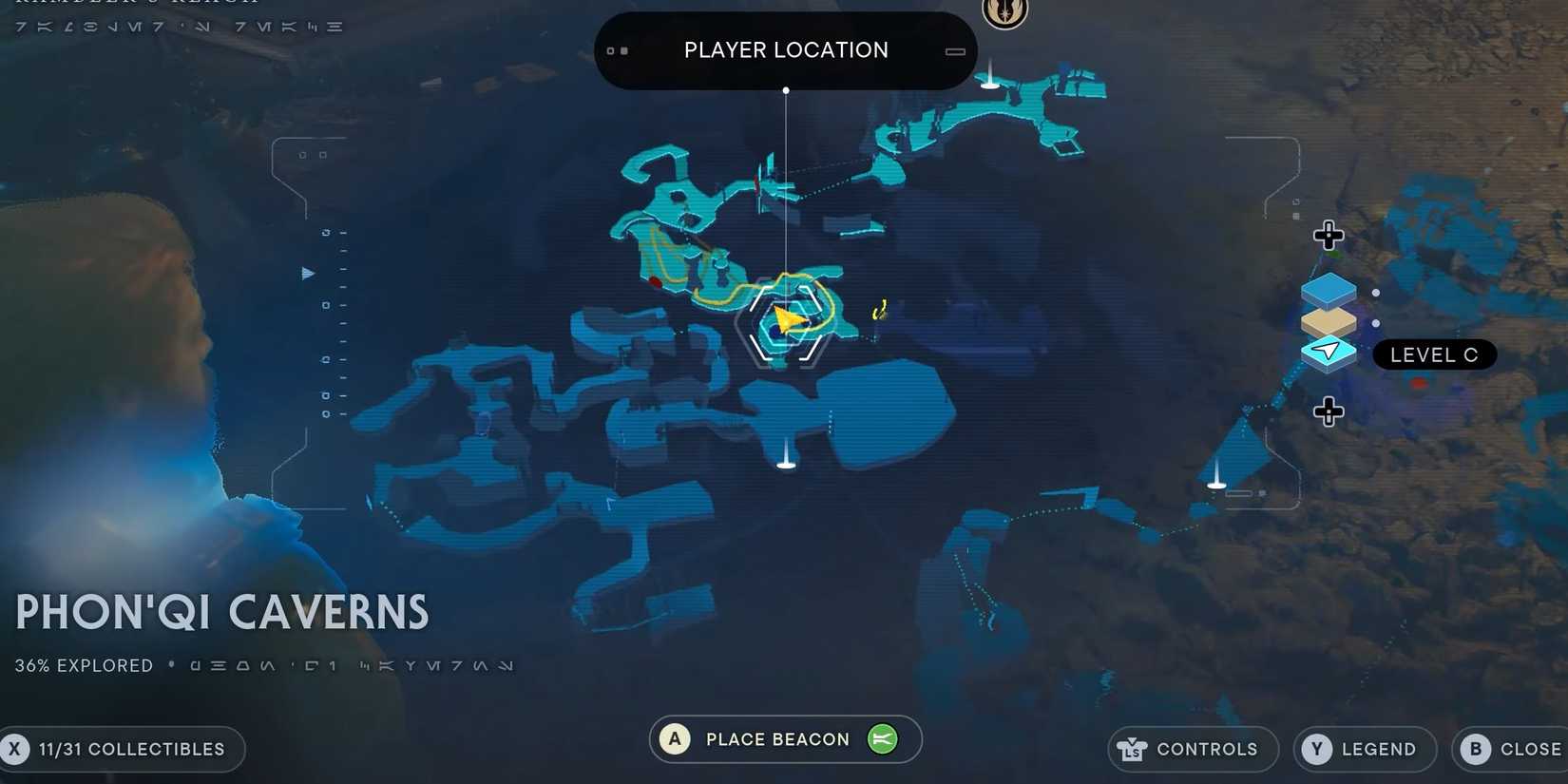Switch to the tan middle map layer
Screen dimensions: 1568x784
[x=1328, y=319]
